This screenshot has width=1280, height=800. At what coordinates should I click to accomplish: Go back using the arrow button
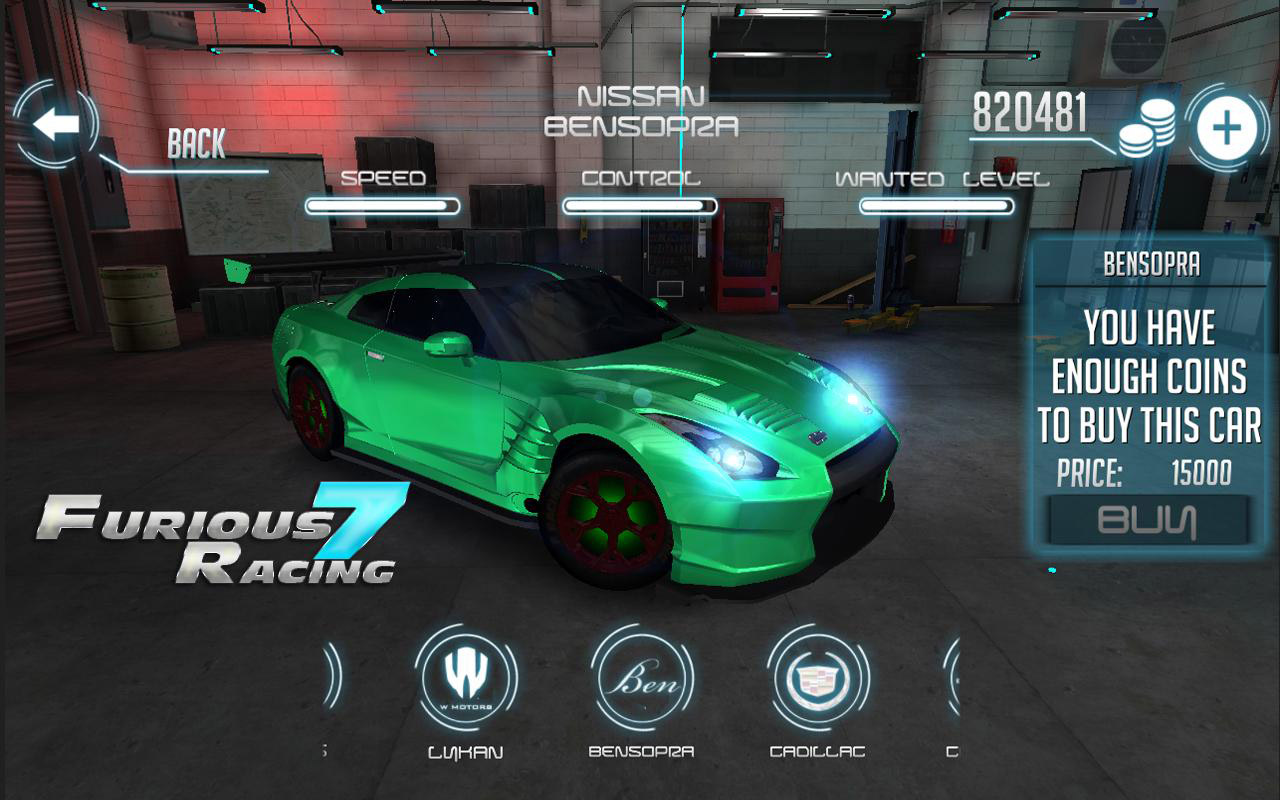[x=56, y=125]
